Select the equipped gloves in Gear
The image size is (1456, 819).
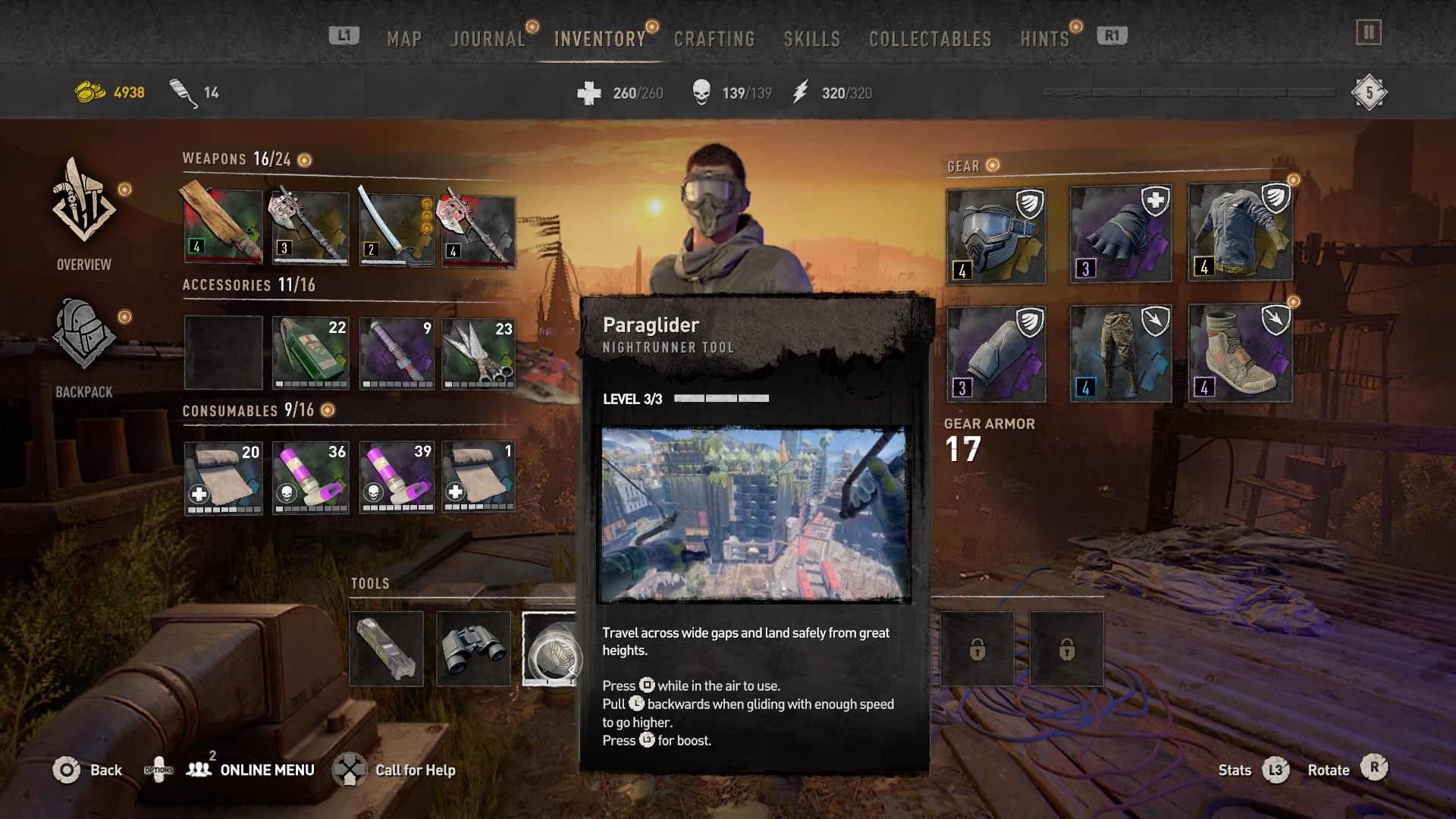pyautogui.click(x=1119, y=231)
